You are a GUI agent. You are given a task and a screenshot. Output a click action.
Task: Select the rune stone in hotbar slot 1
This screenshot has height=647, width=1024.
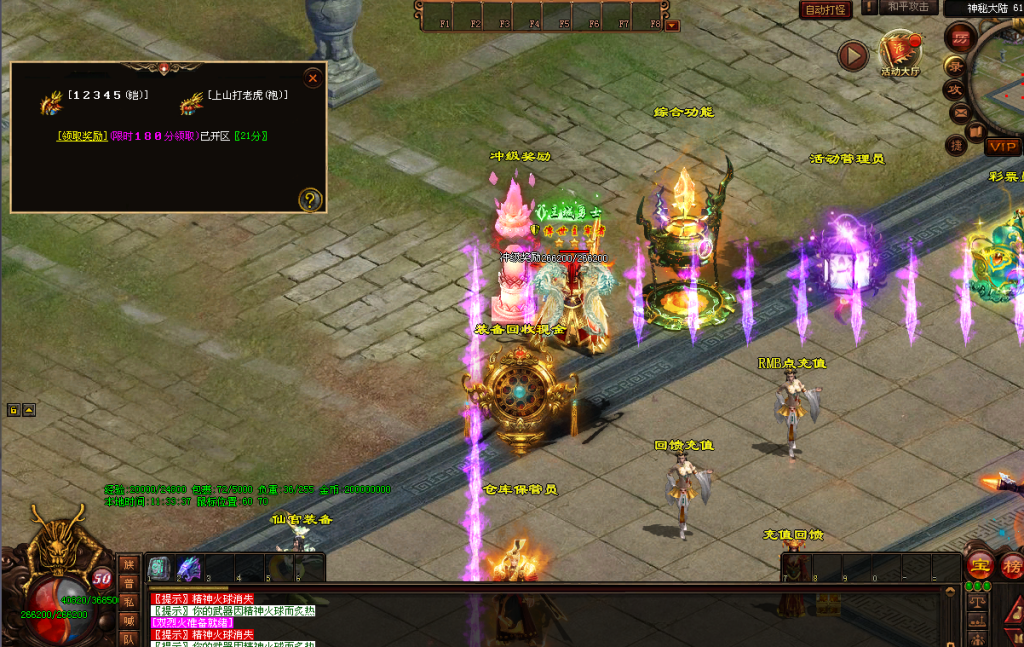point(160,569)
